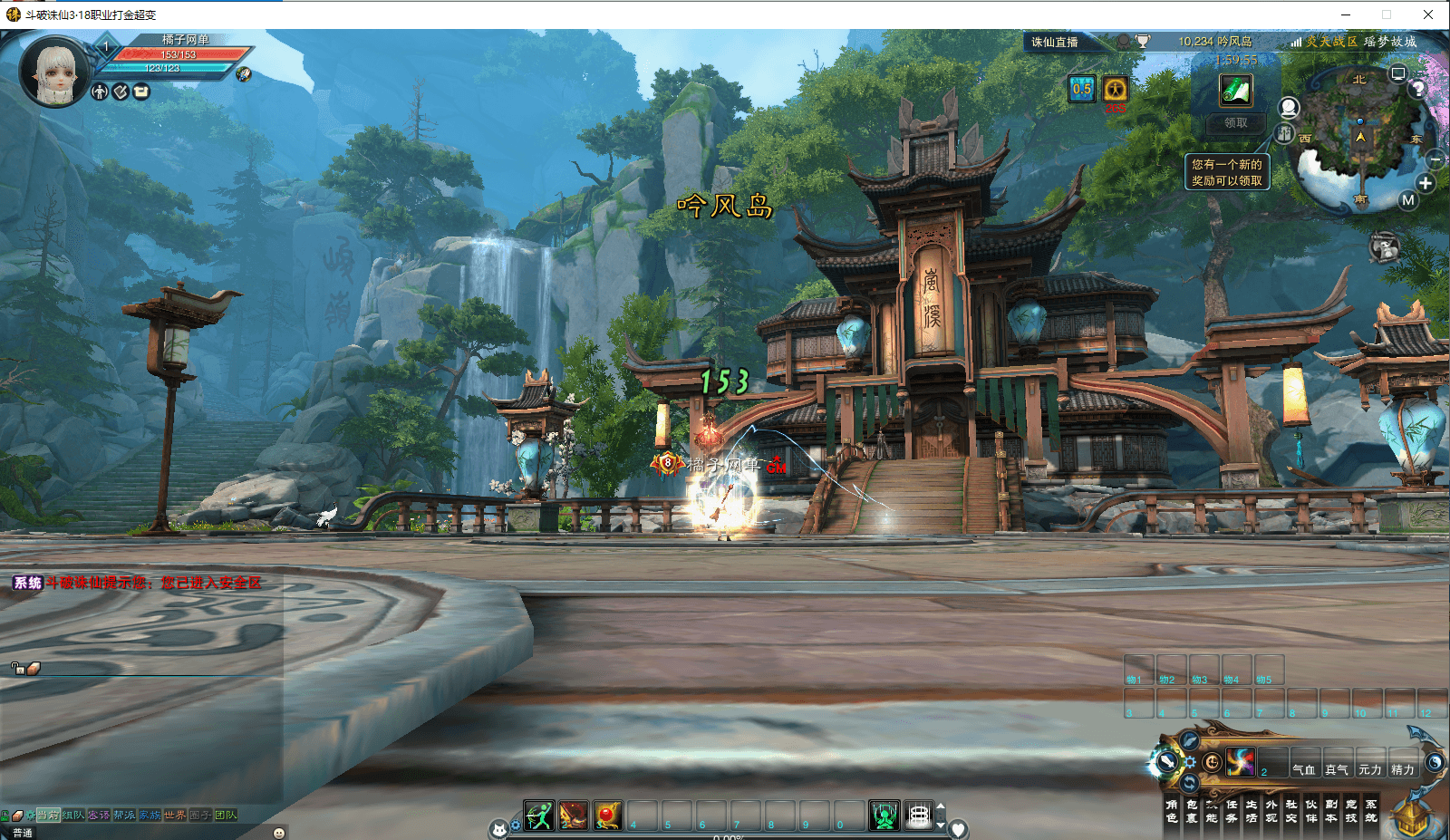Open the world map with the M button
The width and height of the screenshot is (1450, 840).
1407,200
